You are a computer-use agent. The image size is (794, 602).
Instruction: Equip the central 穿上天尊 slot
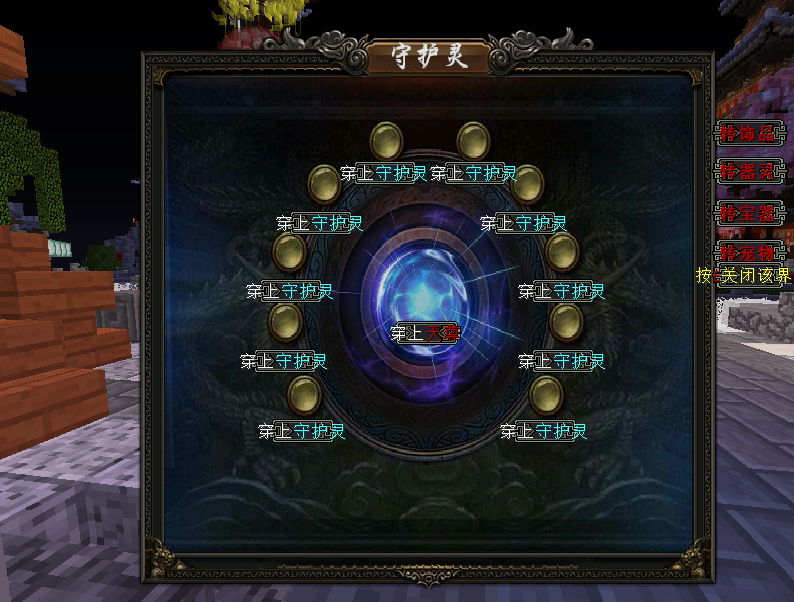(x=425, y=332)
